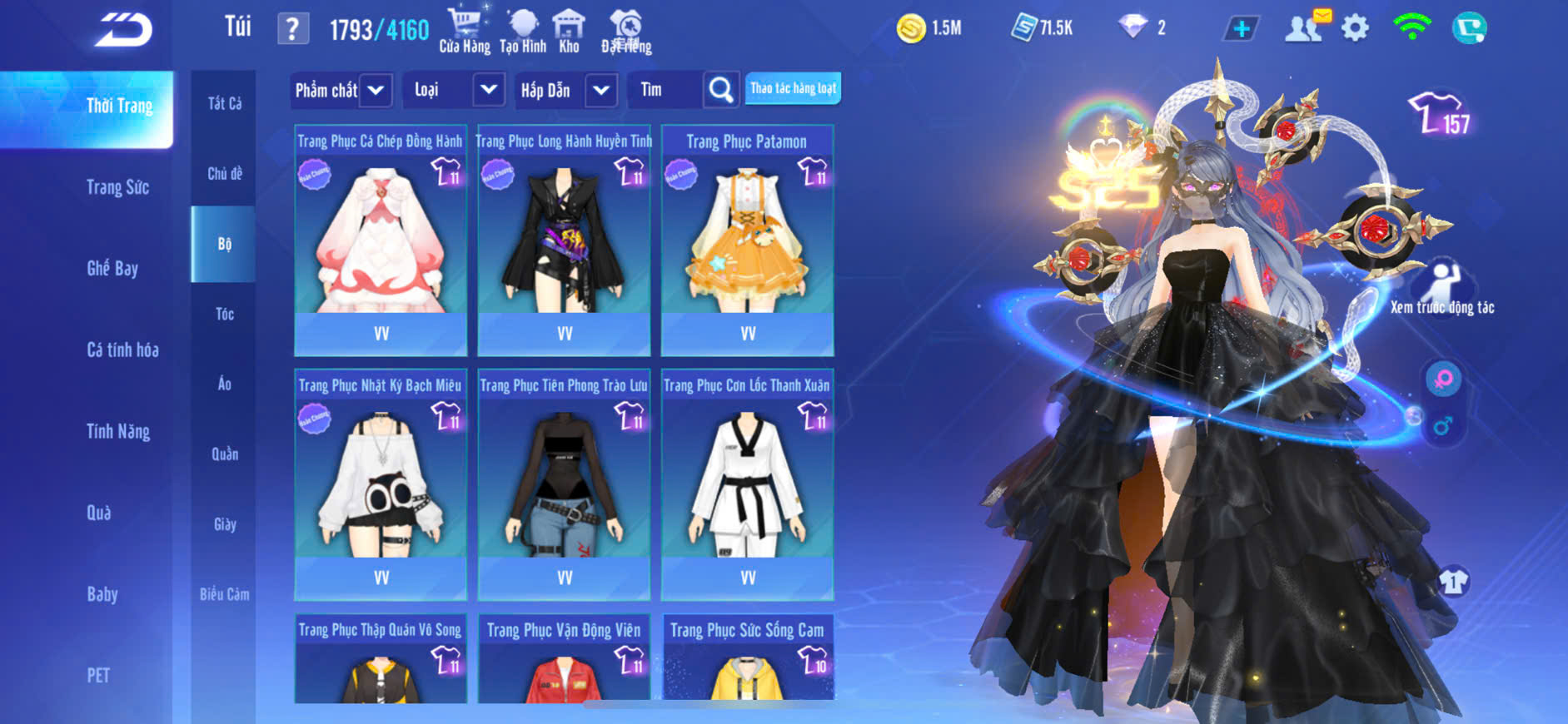
Task: Select the Tất Cả subcategory
Action: pyautogui.click(x=224, y=103)
